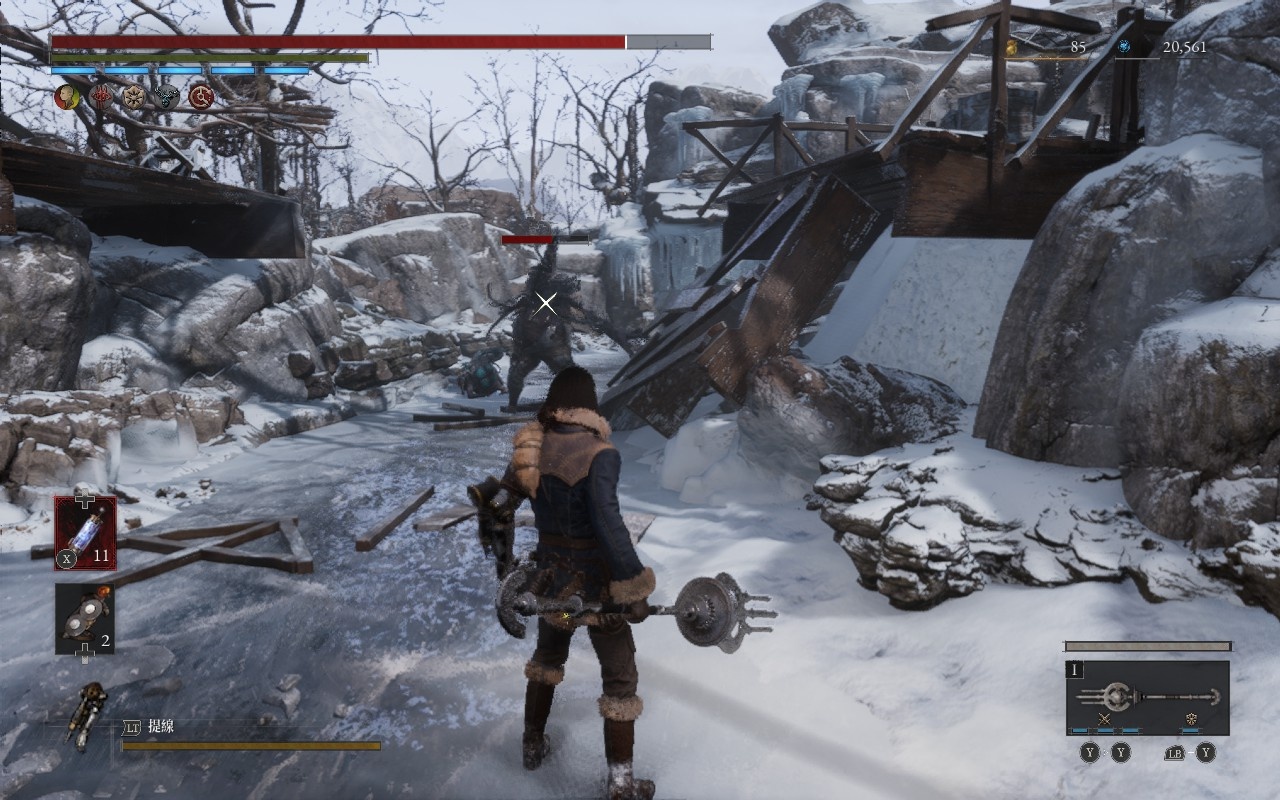This screenshot has width=1280, height=800.
Task: Select the throwable gadget slot with count 2
Action: tap(84, 618)
